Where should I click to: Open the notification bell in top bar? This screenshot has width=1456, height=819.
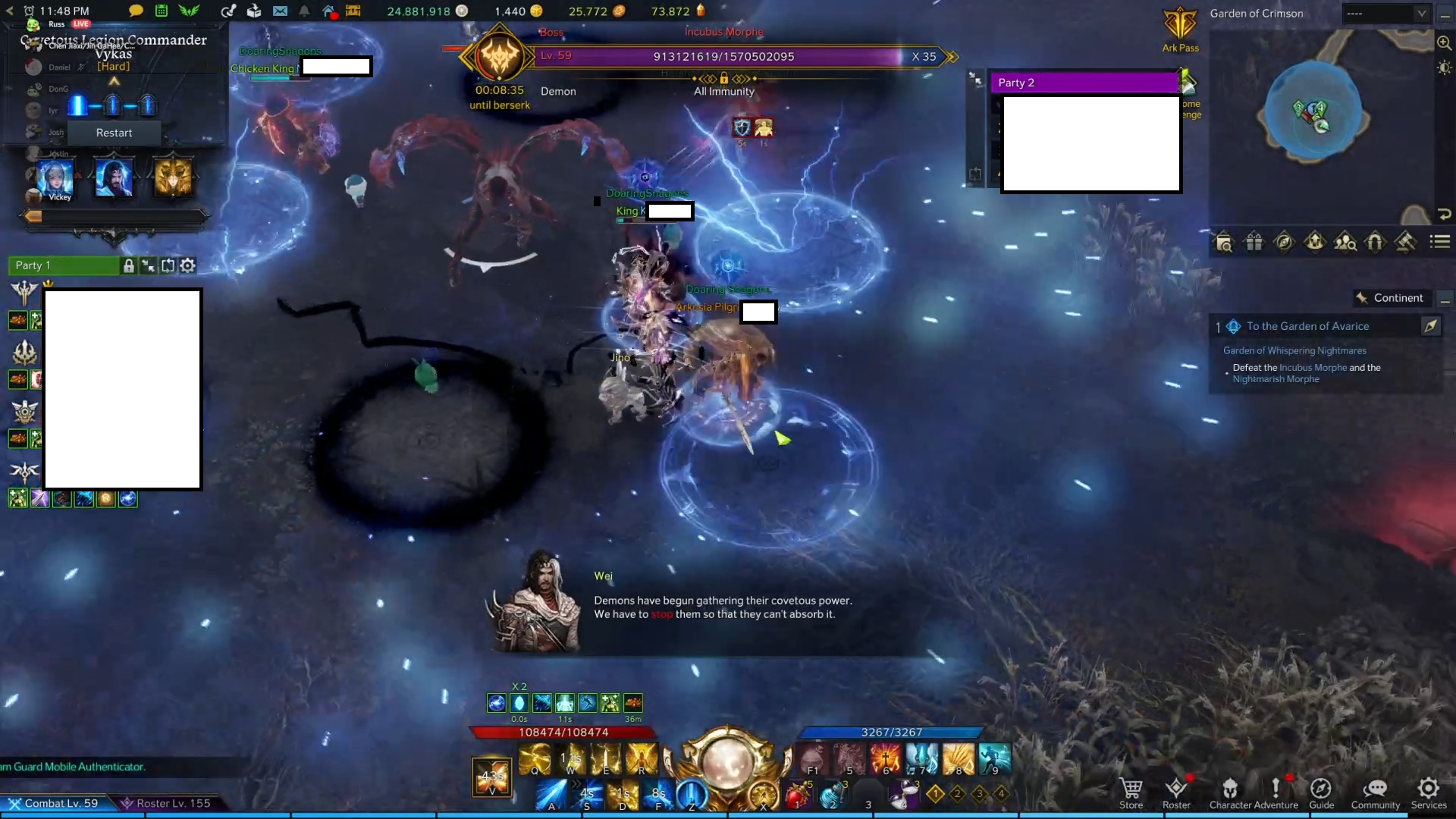[x=304, y=11]
